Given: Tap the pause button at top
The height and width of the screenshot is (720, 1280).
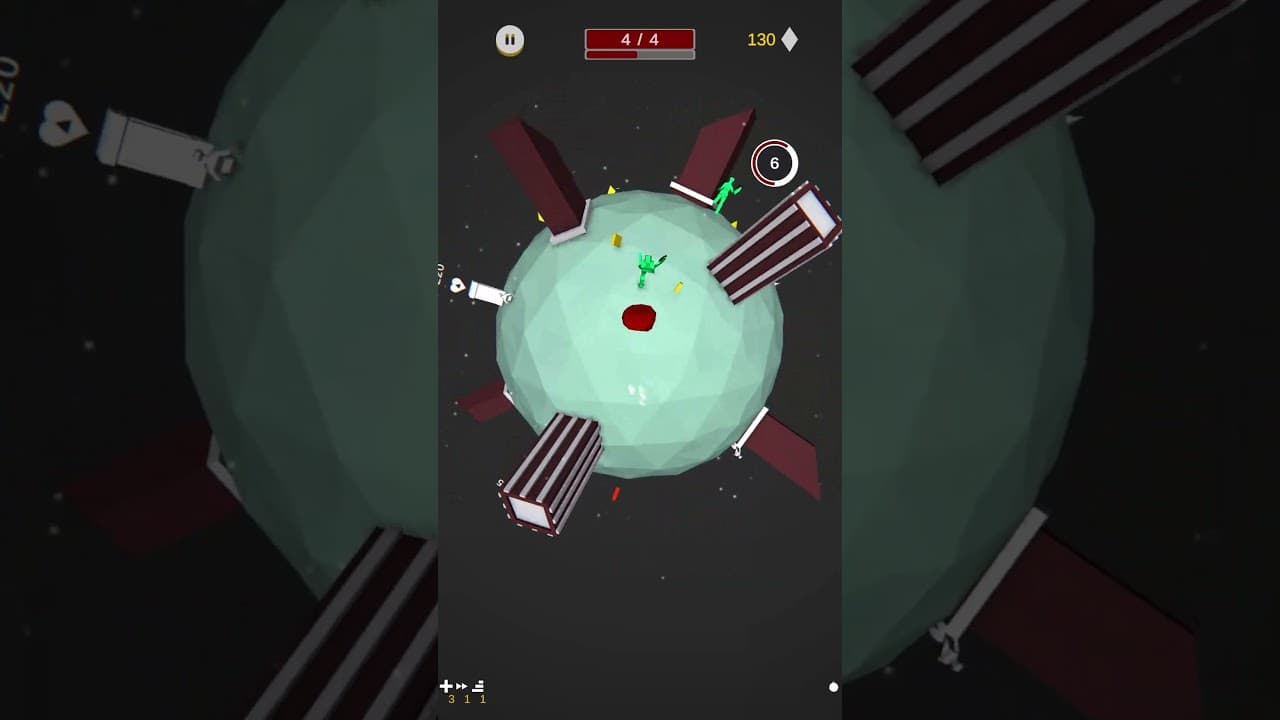Looking at the screenshot, I should click(510, 39).
